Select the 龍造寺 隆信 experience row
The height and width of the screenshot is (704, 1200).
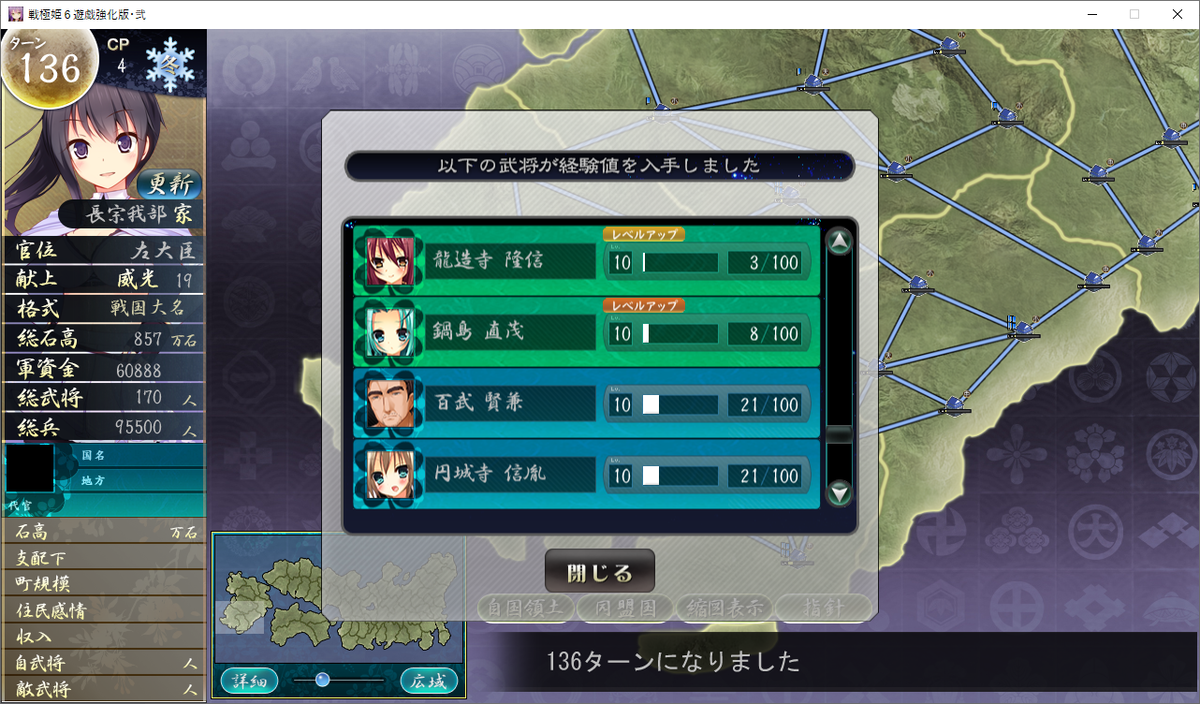pos(586,262)
